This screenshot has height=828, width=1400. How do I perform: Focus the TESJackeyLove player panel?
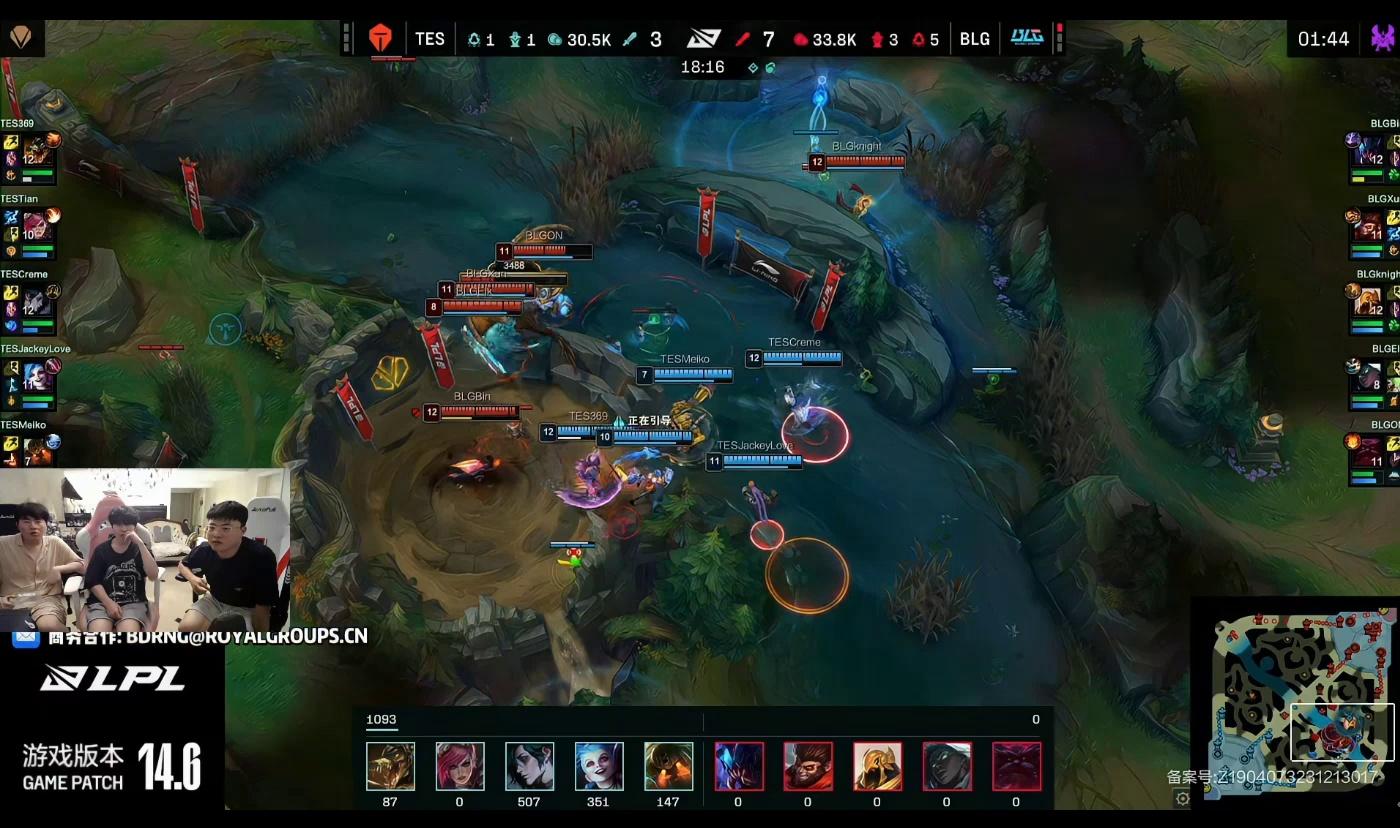coord(30,379)
